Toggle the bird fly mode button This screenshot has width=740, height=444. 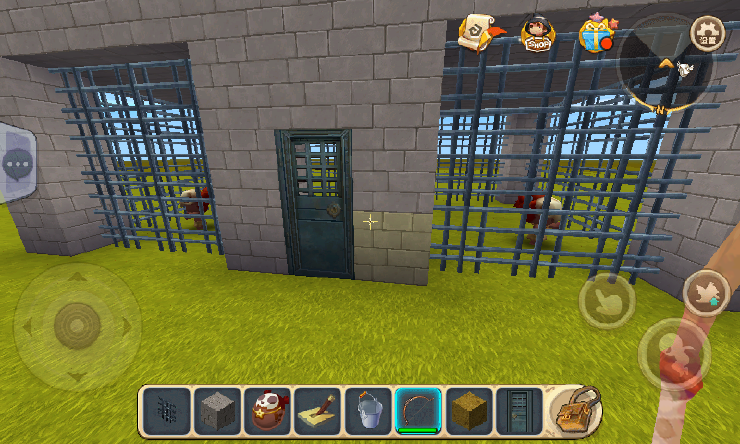pyautogui.click(x=706, y=293)
